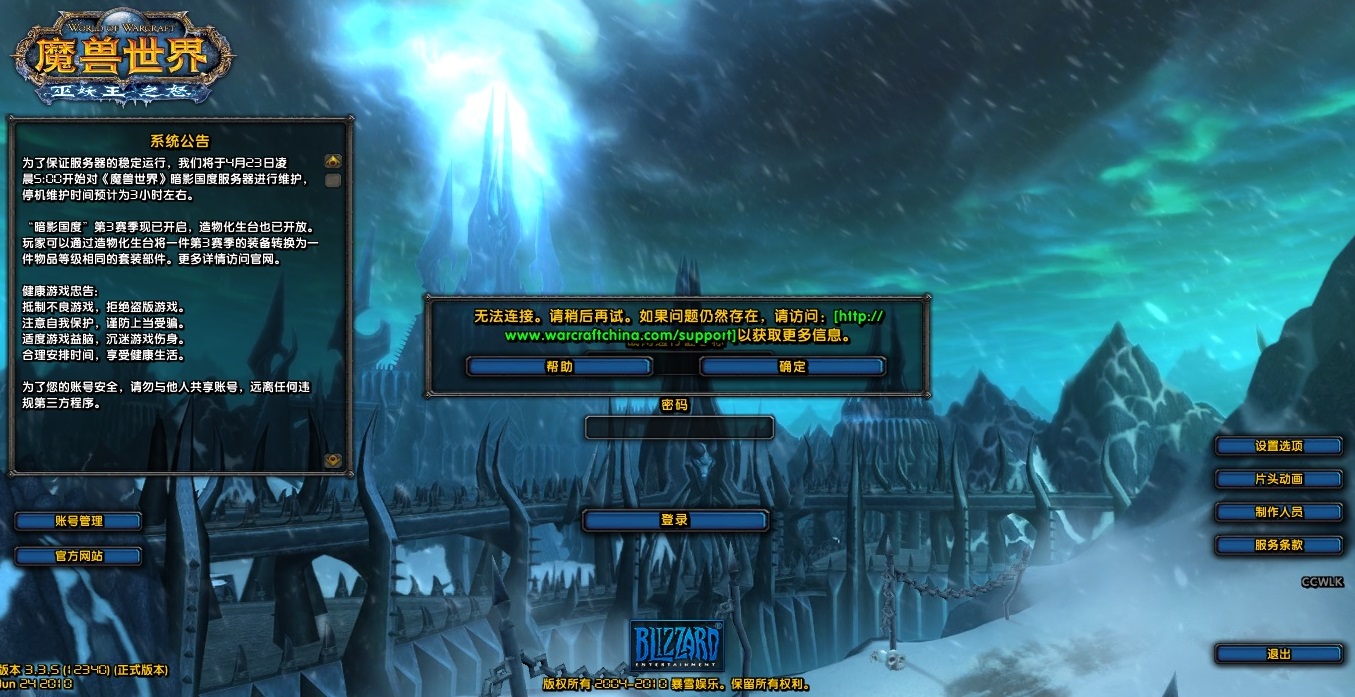Show the 制作人员 credits
Viewport: 1355px width, 697px height.
pyautogui.click(x=1278, y=512)
